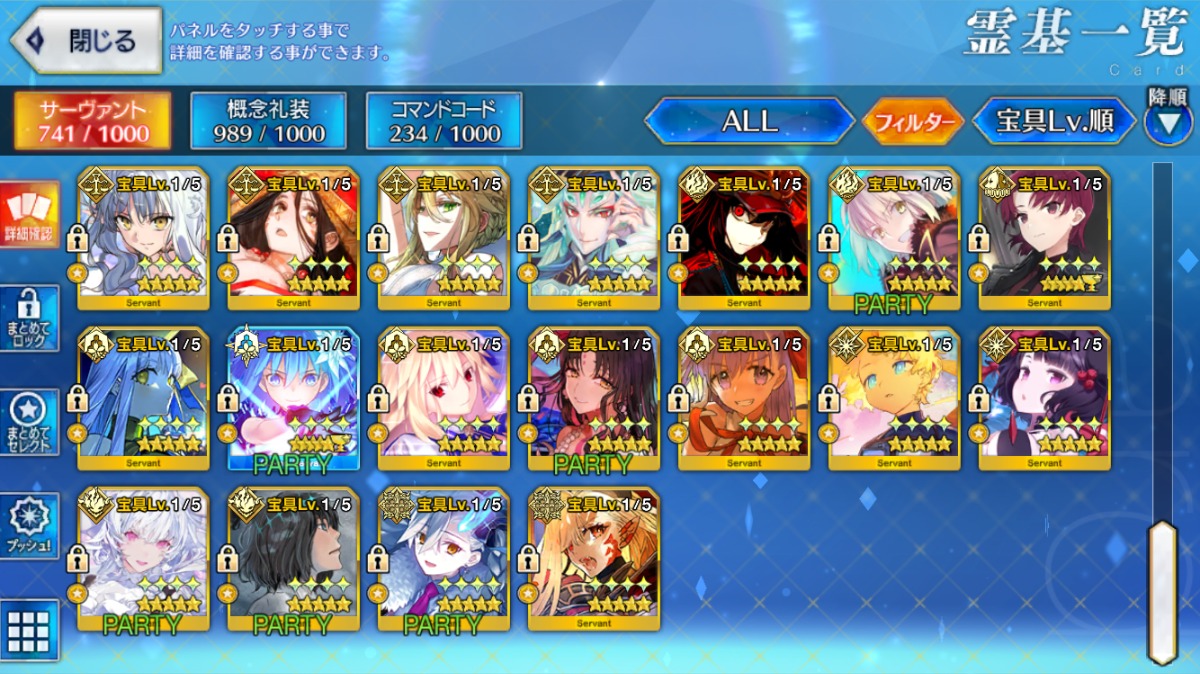Select the red-capped servant in black uniform
Image resolution: width=1200 pixels, height=674 pixels.
coord(744,240)
